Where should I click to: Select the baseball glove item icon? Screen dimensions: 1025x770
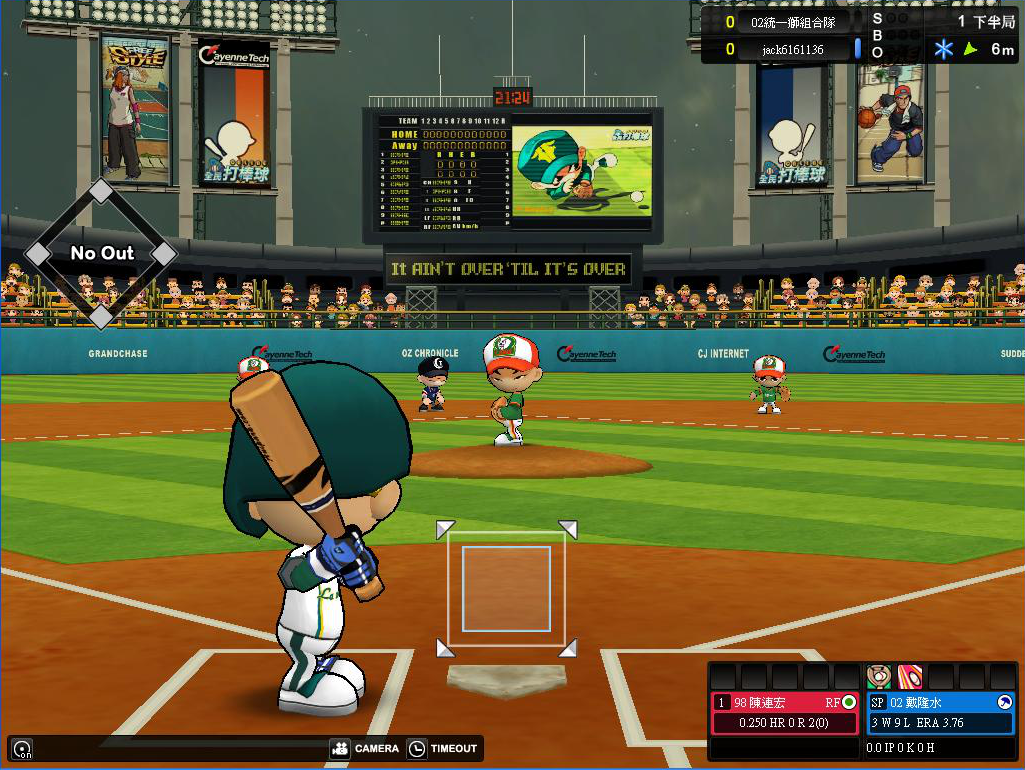click(x=879, y=676)
